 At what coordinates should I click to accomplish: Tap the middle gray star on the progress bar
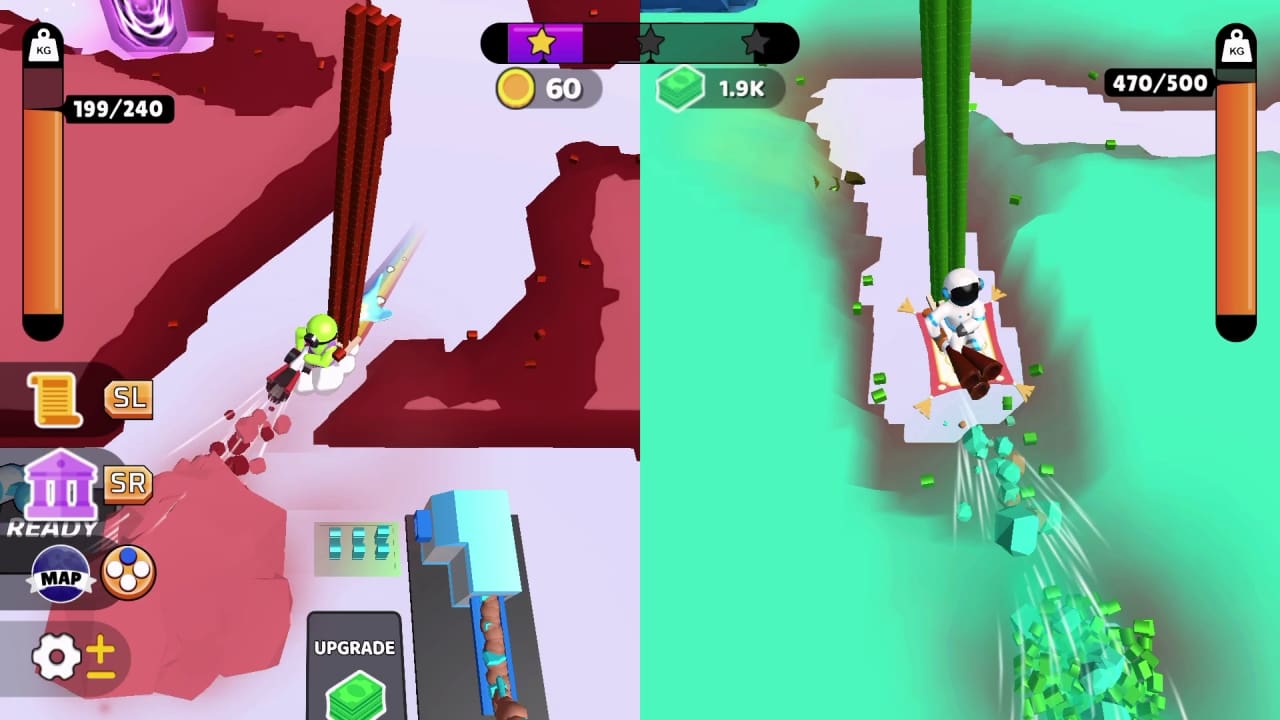coord(651,42)
